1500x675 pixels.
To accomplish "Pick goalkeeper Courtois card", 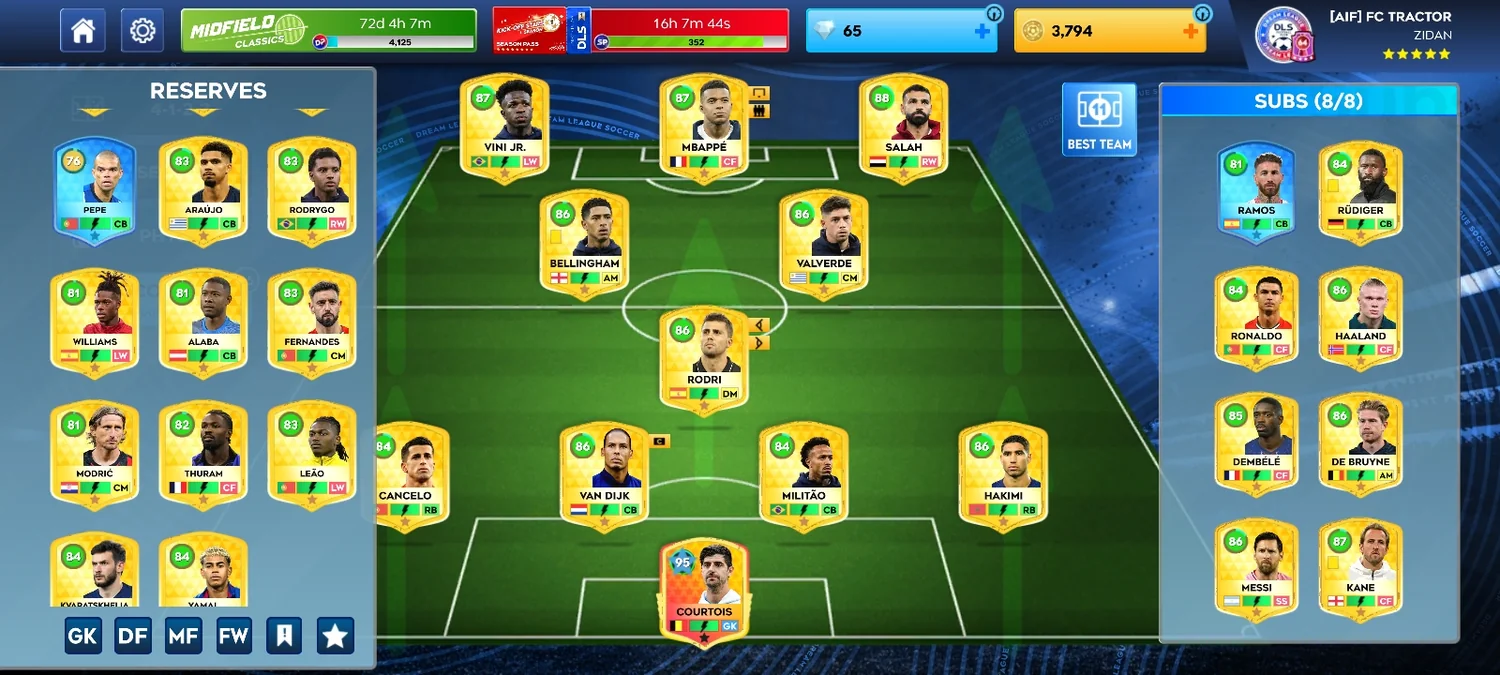I will (x=704, y=592).
